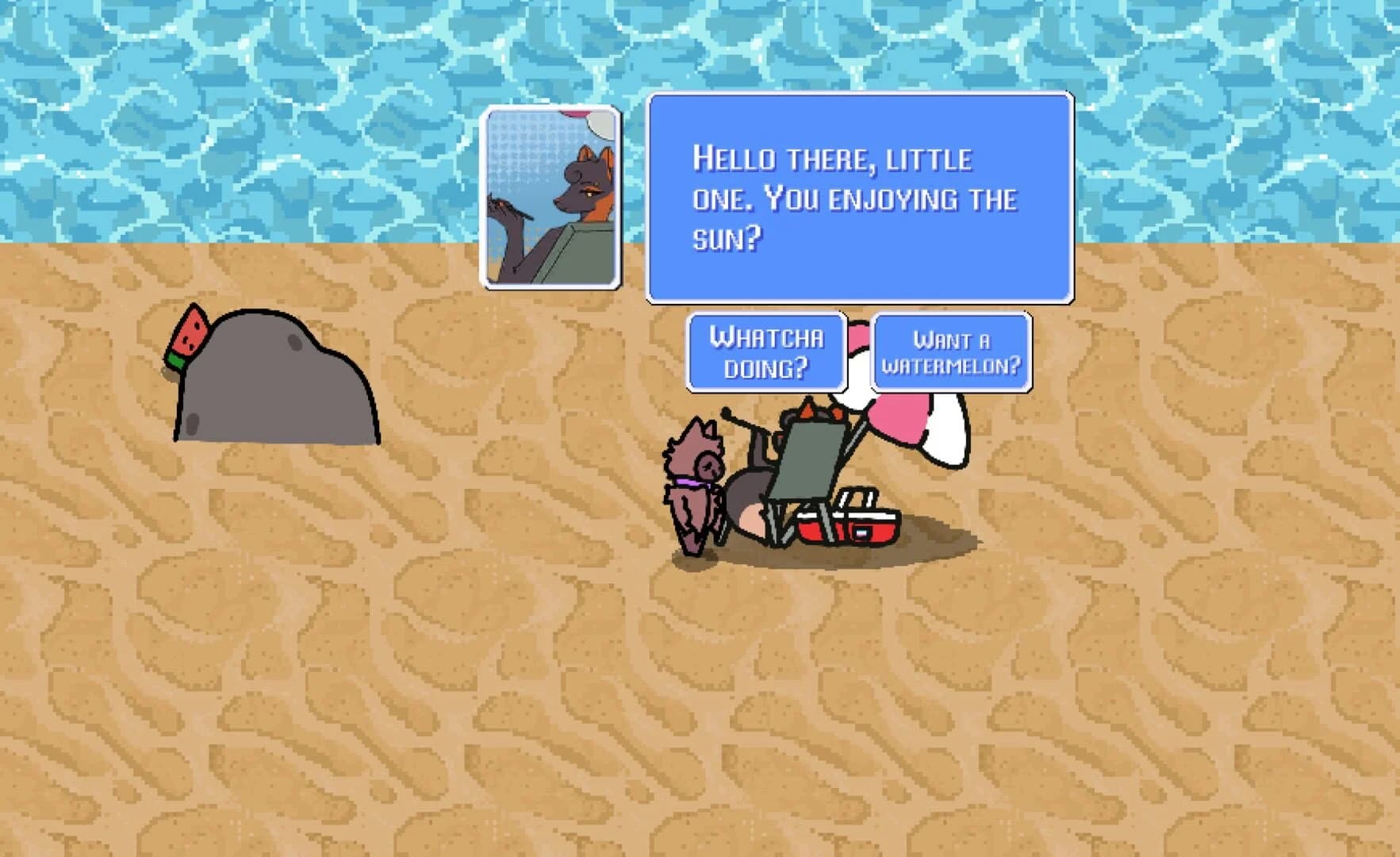
Task: Choose the 'Want a watermelon?' response
Action: pyautogui.click(x=952, y=352)
